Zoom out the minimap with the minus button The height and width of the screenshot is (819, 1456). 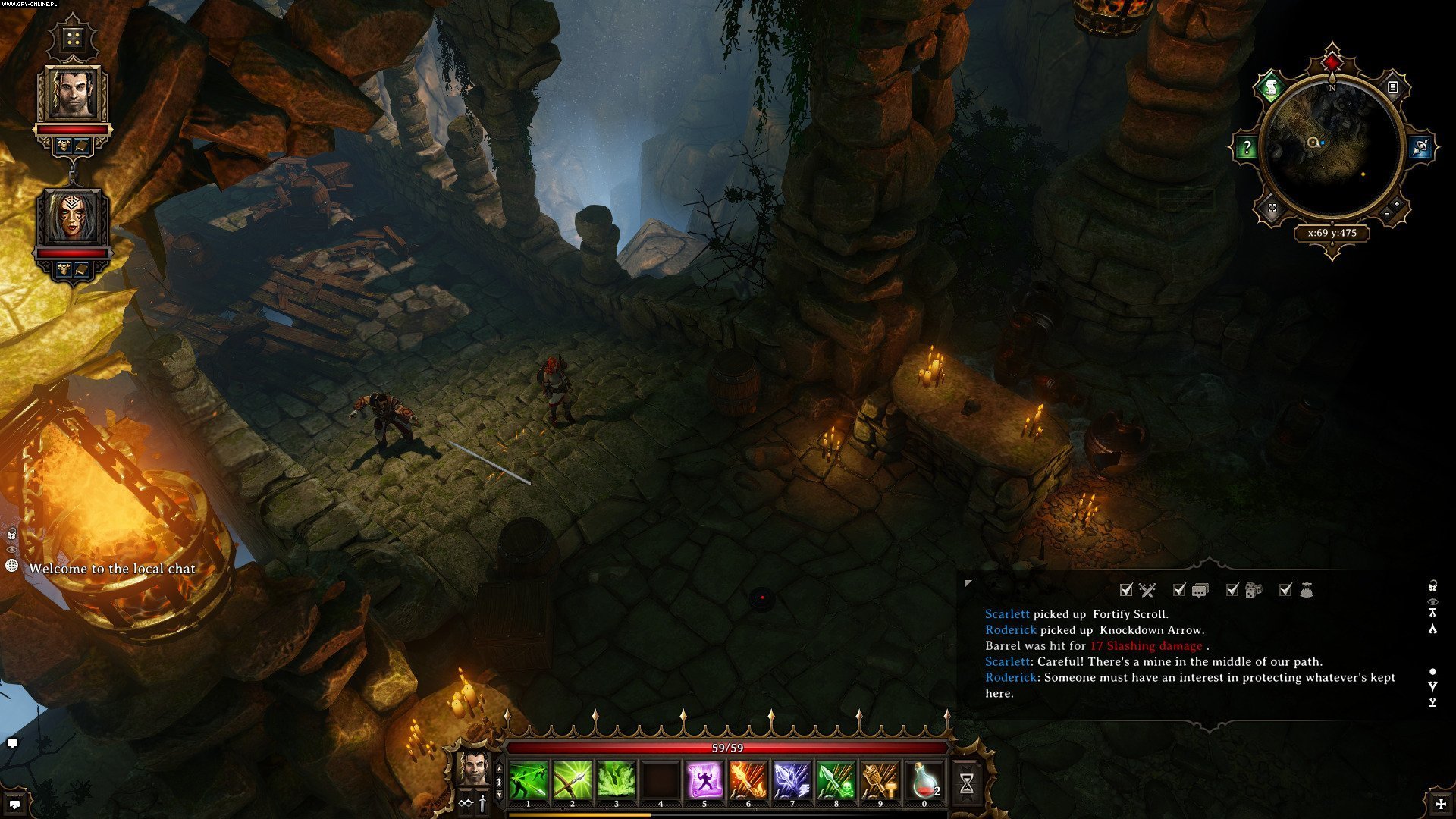[x=1387, y=215]
